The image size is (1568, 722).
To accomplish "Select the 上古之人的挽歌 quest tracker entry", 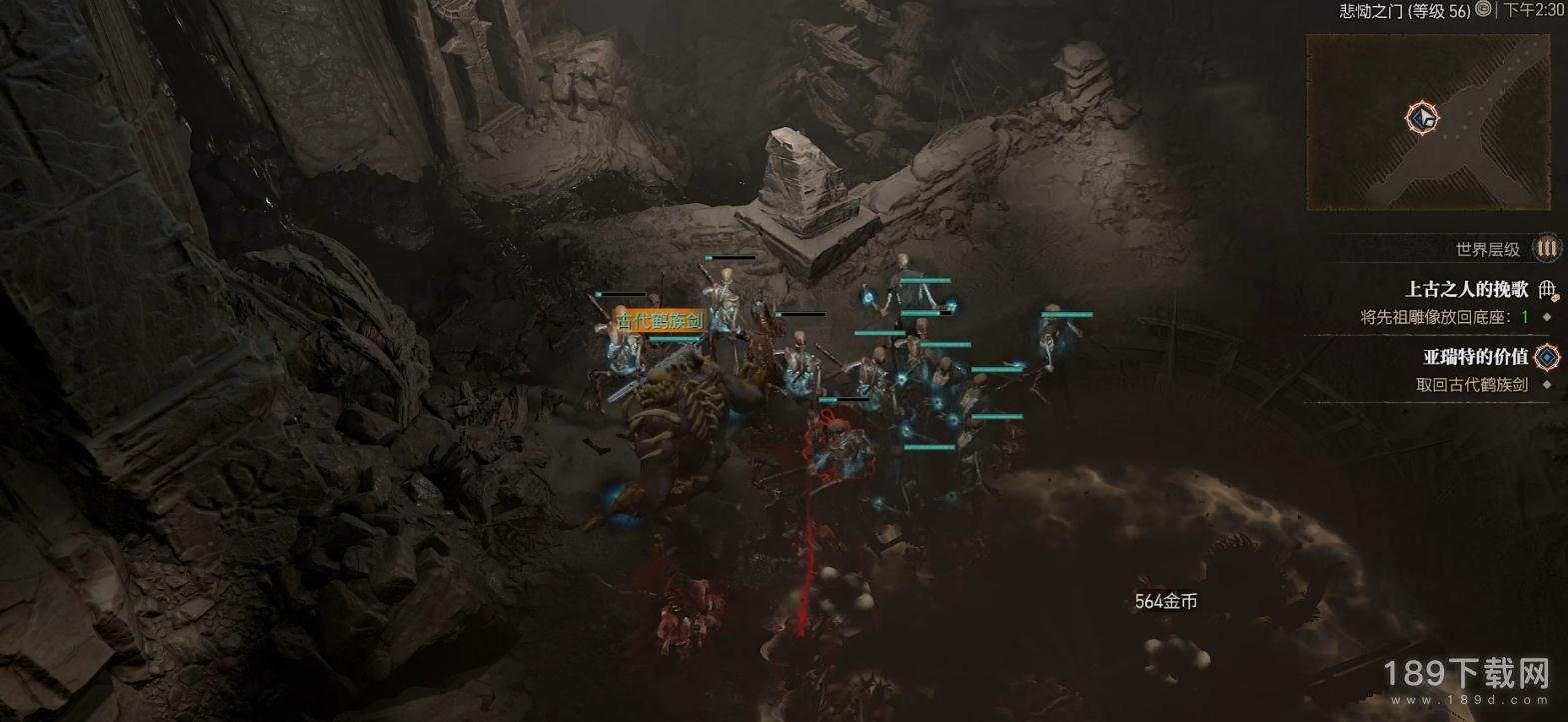I will click(1466, 290).
